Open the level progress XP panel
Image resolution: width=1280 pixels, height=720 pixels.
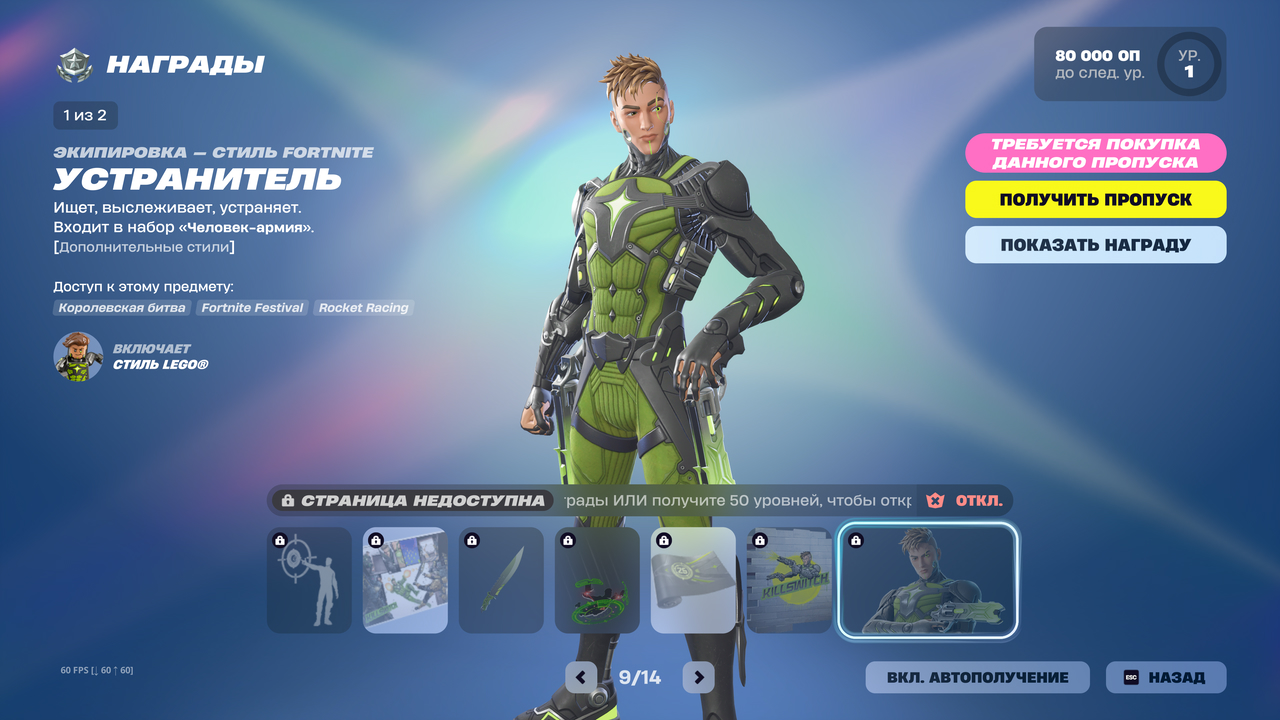1129,64
